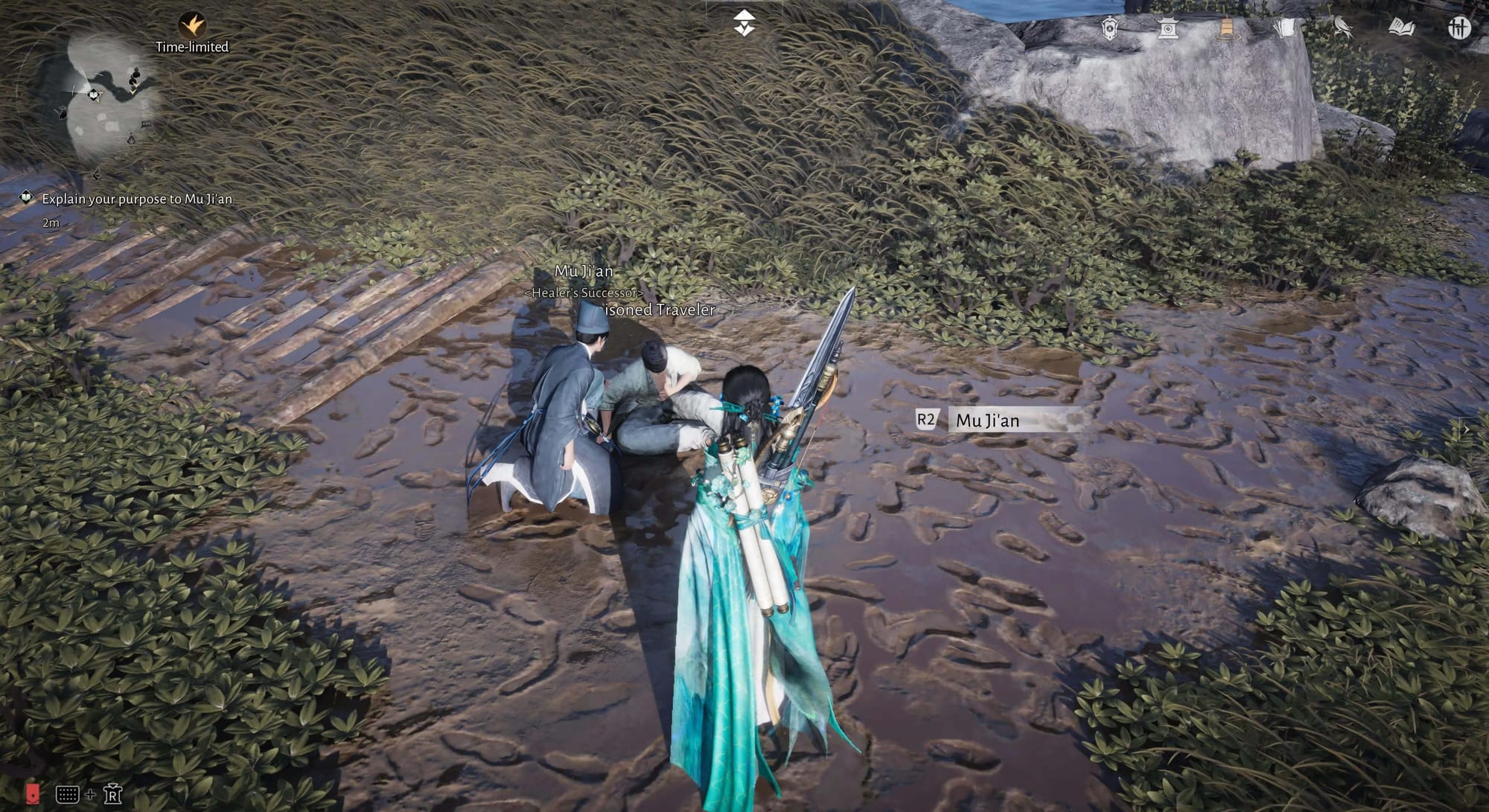
Task: Click the red recording indicator icon
Action: click(33, 793)
